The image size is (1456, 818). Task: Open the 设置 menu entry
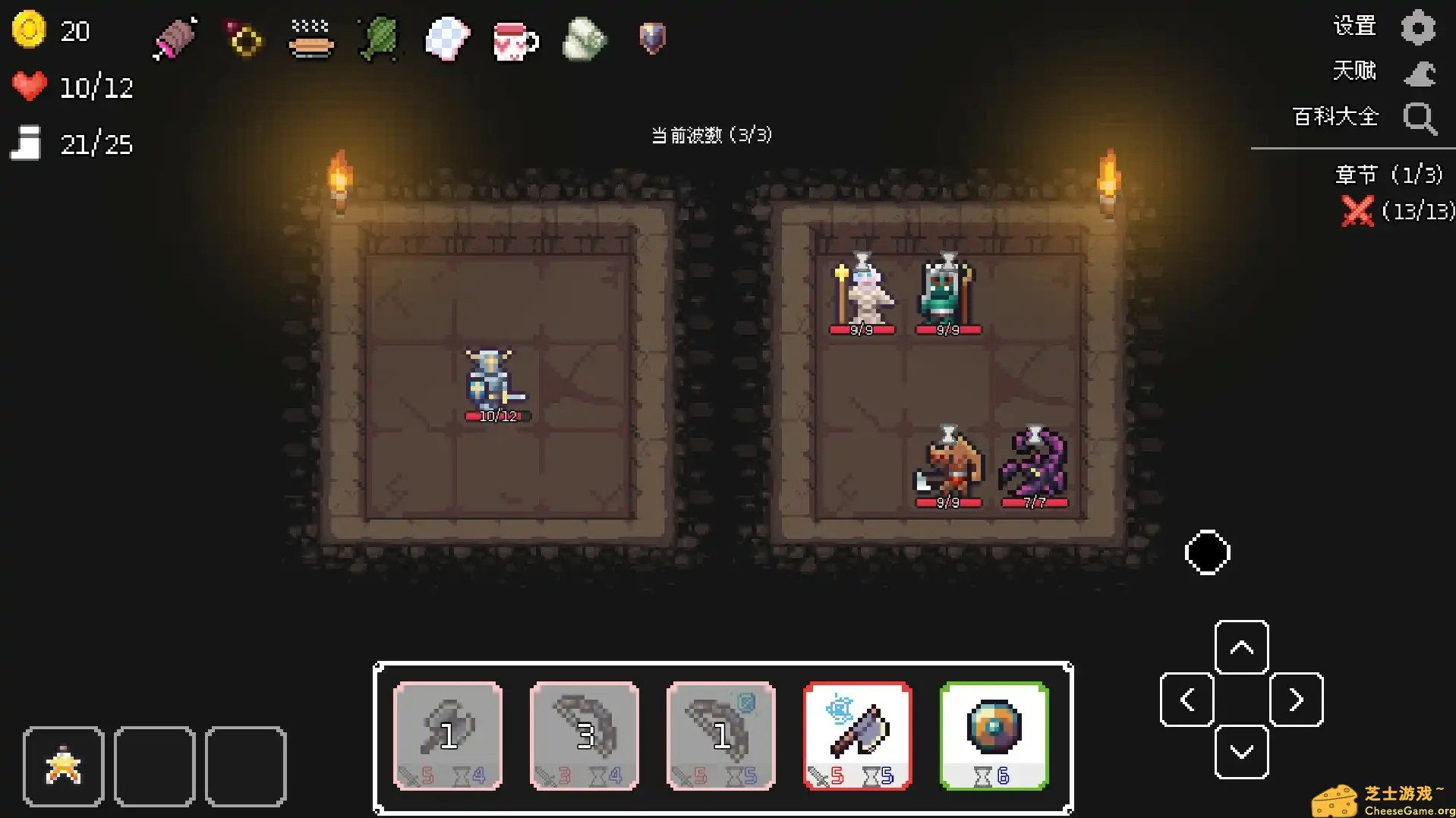tap(1354, 25)
